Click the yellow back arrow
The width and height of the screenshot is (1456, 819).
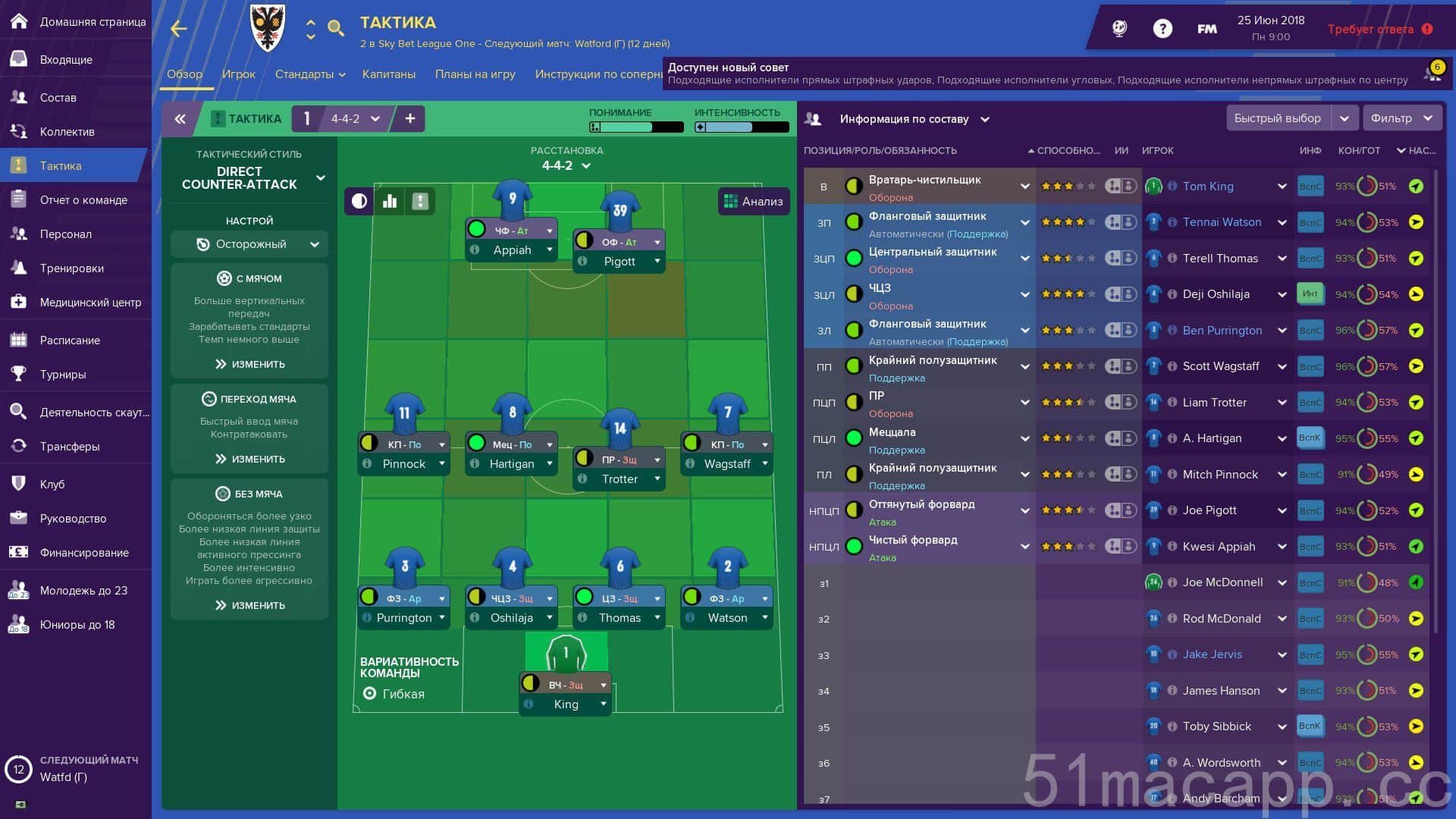pyautogui.click(x=179, y=29)
